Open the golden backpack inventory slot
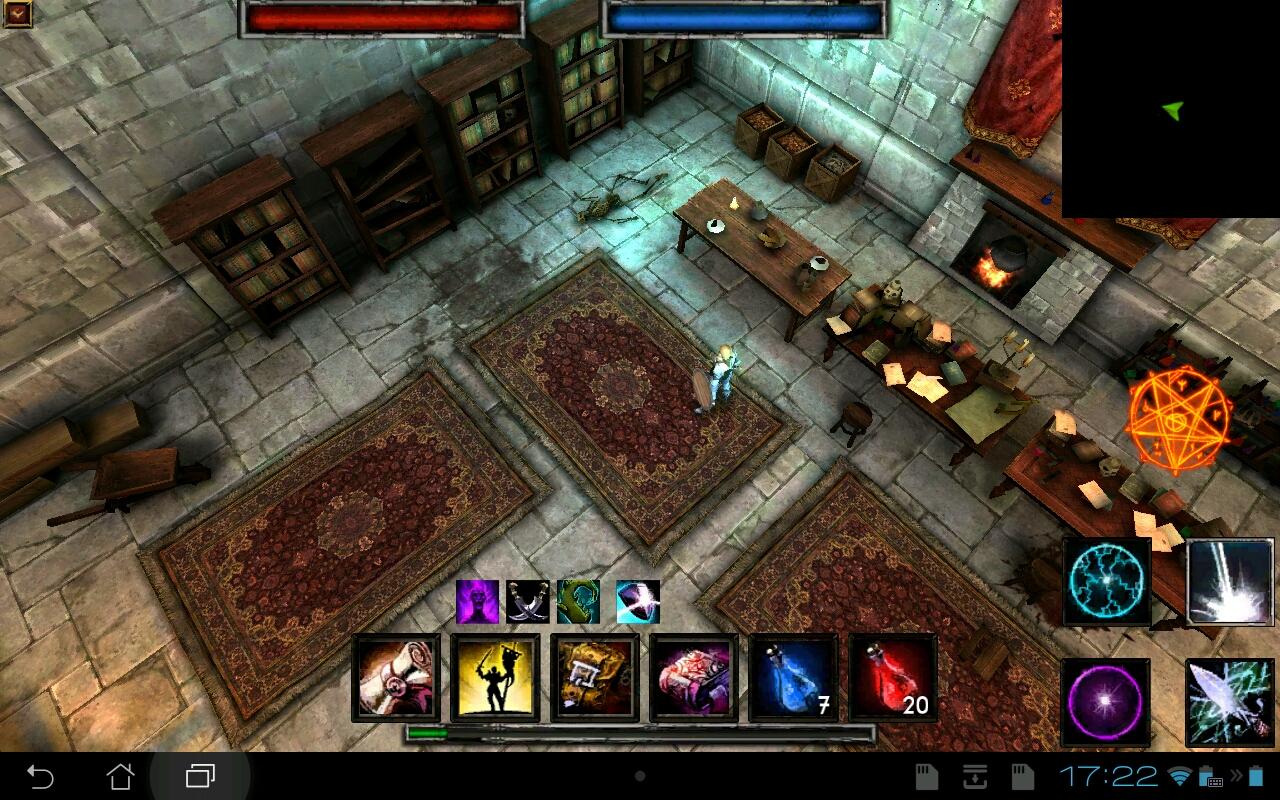The width and height of the screenshot is (1280, 800). click(x=594, y=677)
